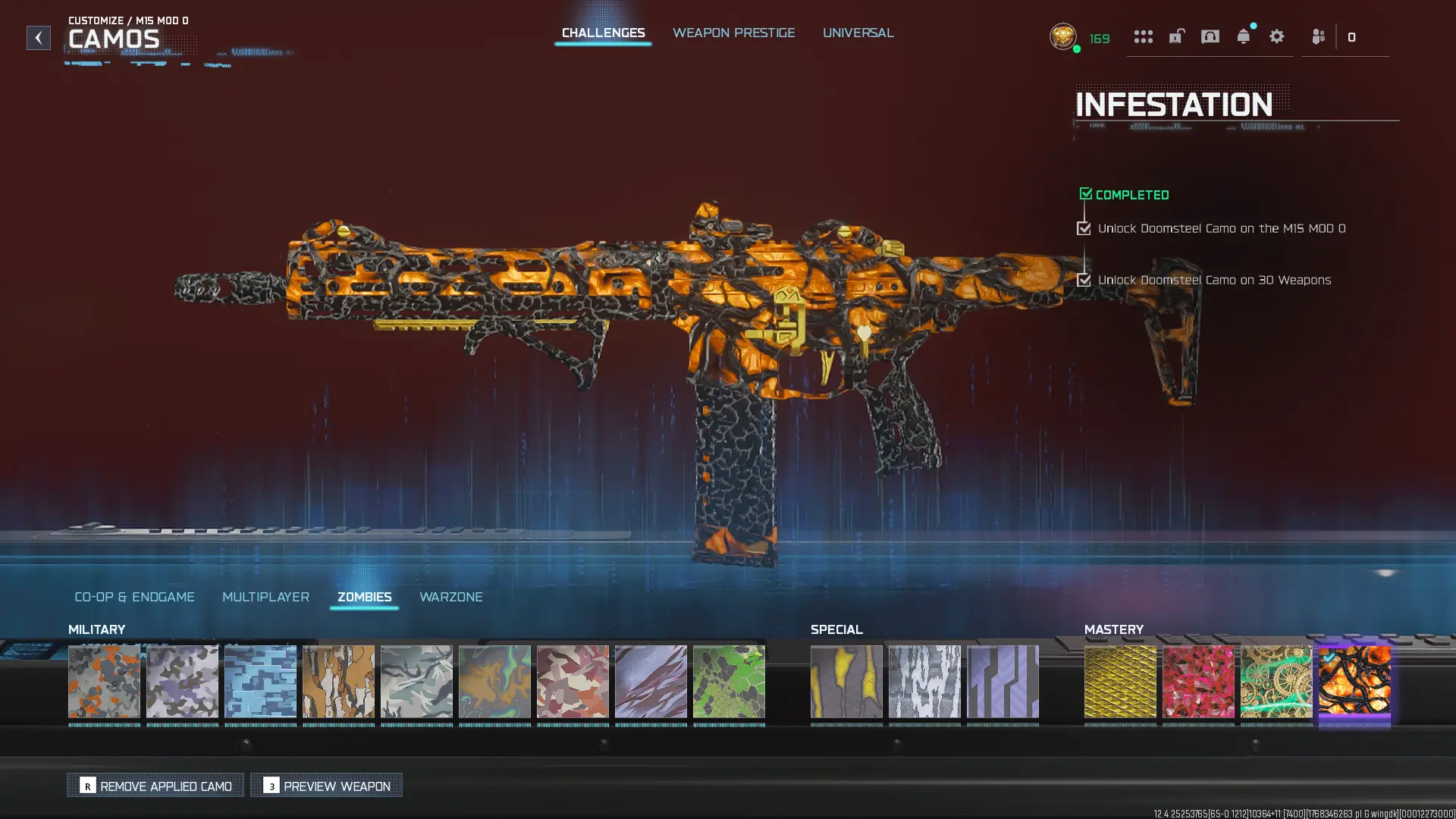This screenshot has width=1456, height=819.
Task: Open the voice chat headset panel
Action: [x=1210, y=36]
